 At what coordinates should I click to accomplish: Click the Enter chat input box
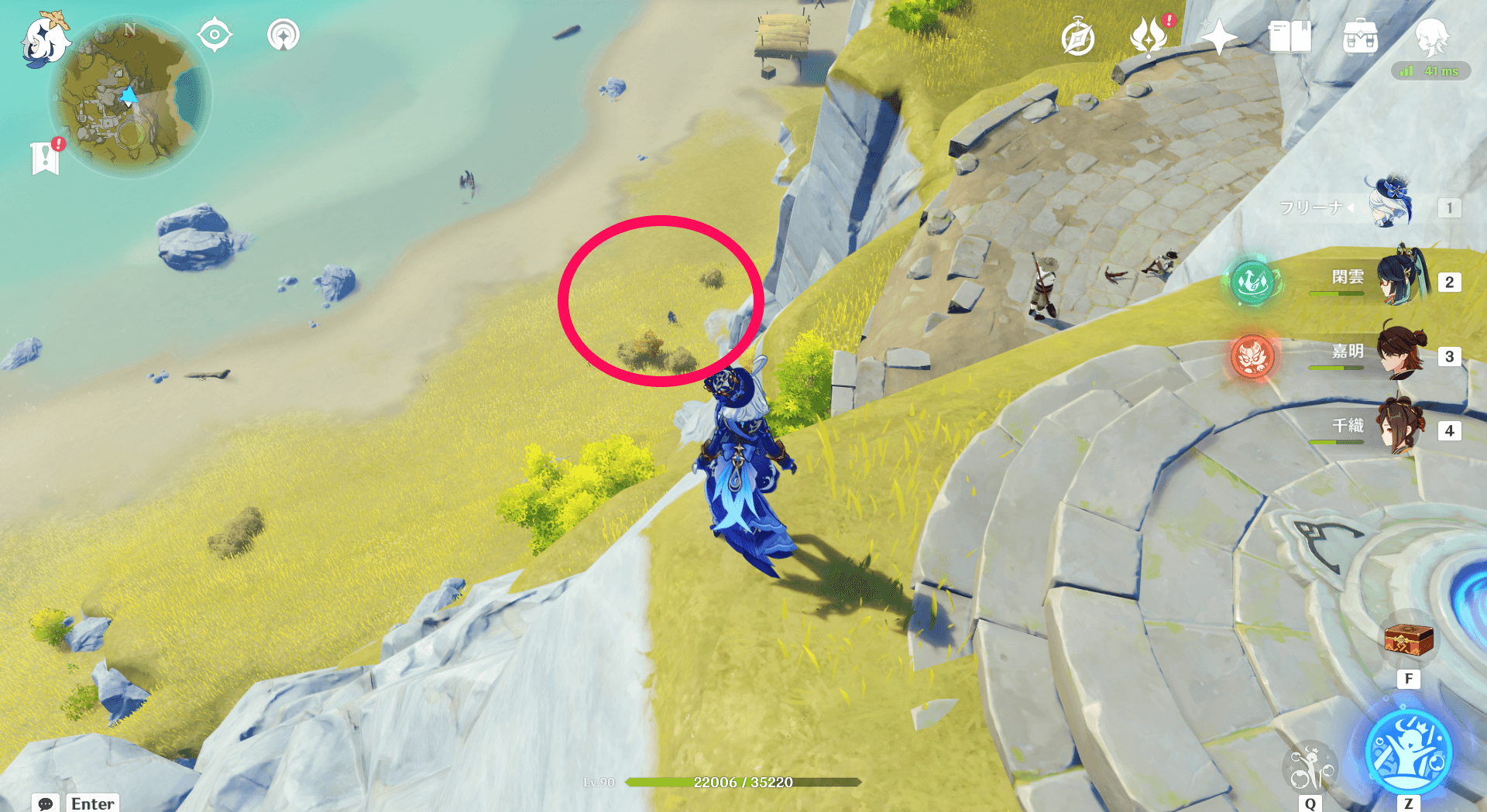[x=92, y=803]
